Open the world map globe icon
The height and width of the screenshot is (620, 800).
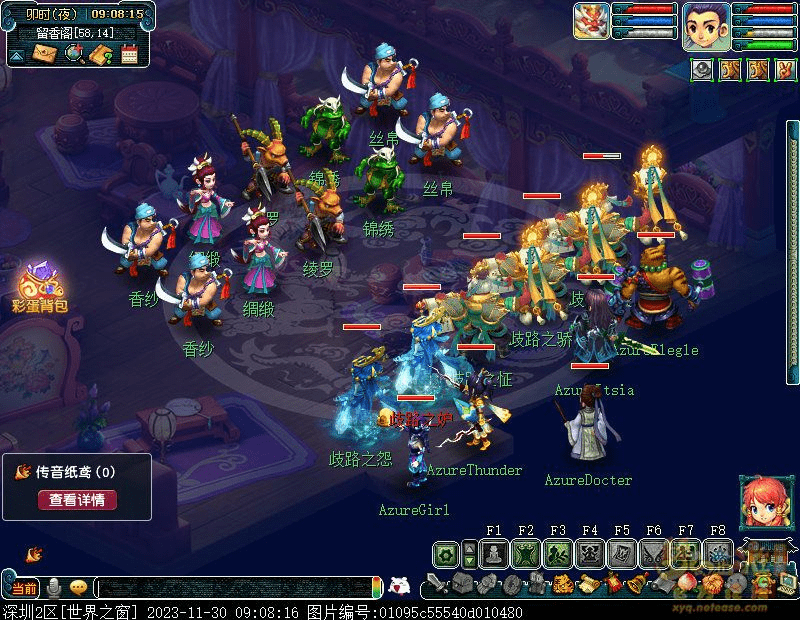pos(74,54)
